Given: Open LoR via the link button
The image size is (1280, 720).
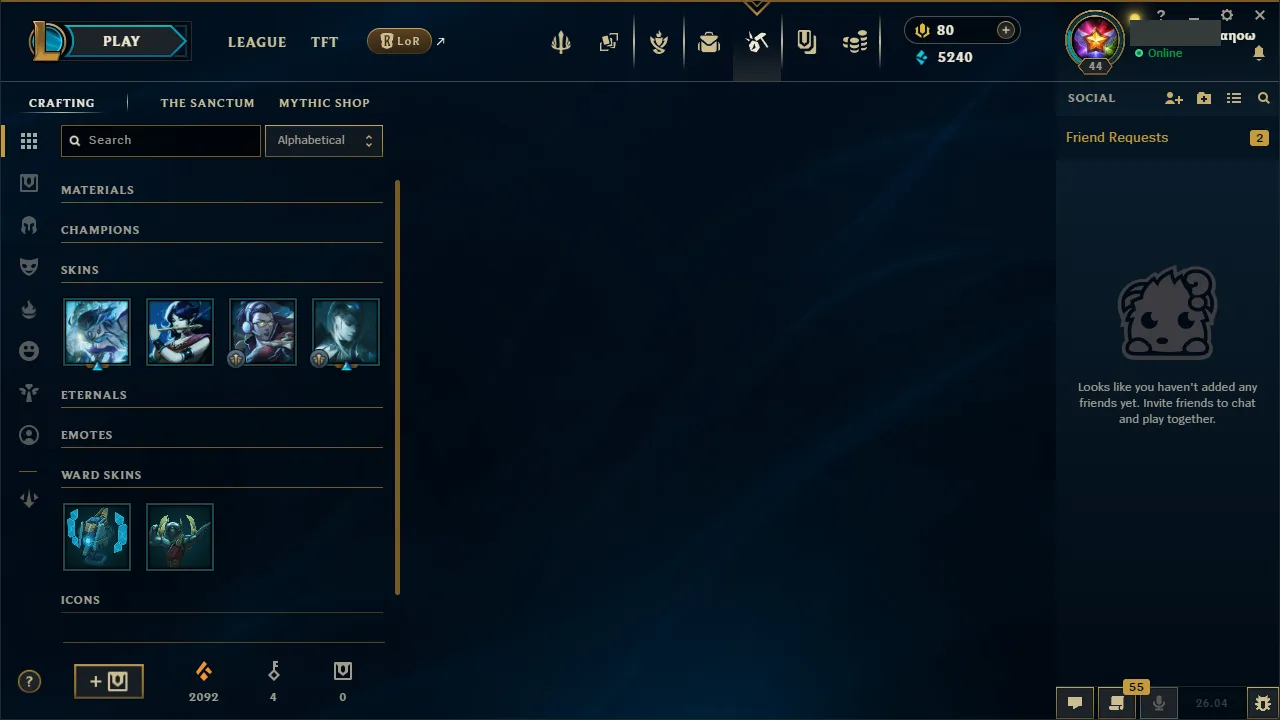Looking at the screenshot, I should [399, 41].
